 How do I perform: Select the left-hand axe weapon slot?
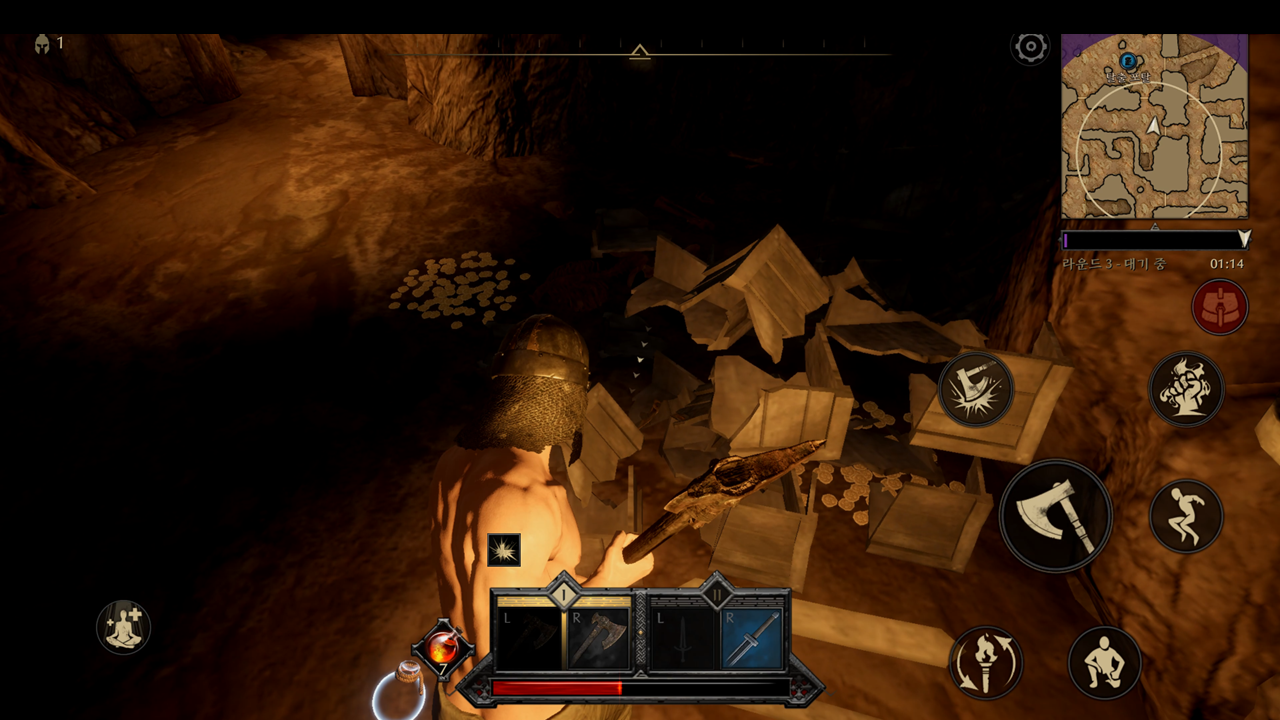click(x=528, y=638)
